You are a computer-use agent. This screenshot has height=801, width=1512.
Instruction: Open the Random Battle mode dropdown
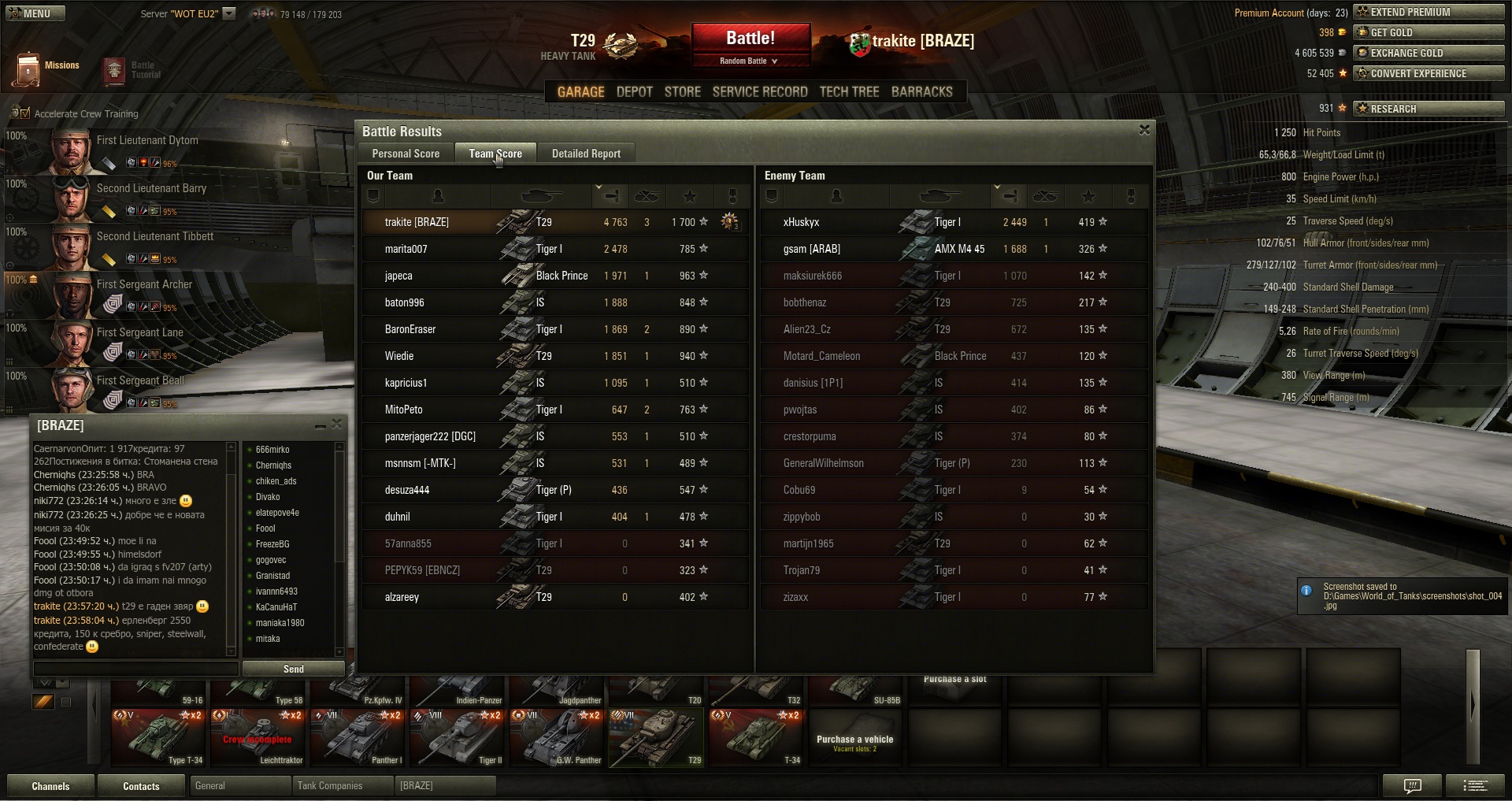pyautogui.click(x=750, y=61)
